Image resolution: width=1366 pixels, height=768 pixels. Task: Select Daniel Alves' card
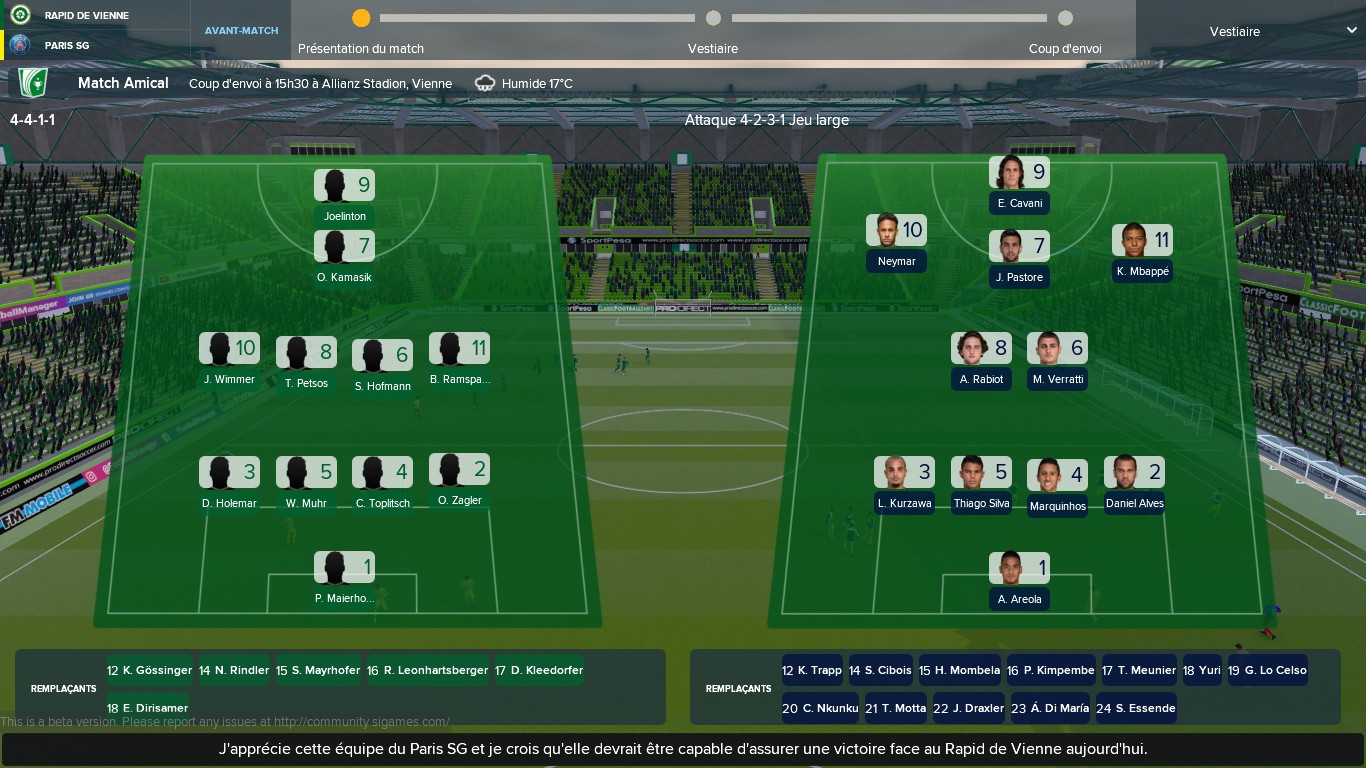(x=1134, y=484)
